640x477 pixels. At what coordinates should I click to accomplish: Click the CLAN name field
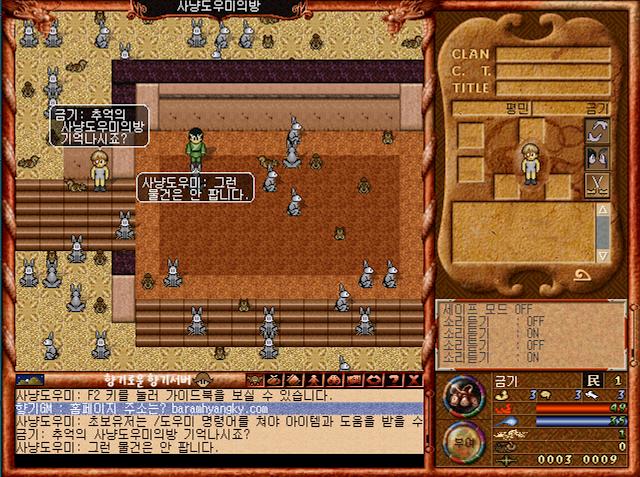[553, 54]
